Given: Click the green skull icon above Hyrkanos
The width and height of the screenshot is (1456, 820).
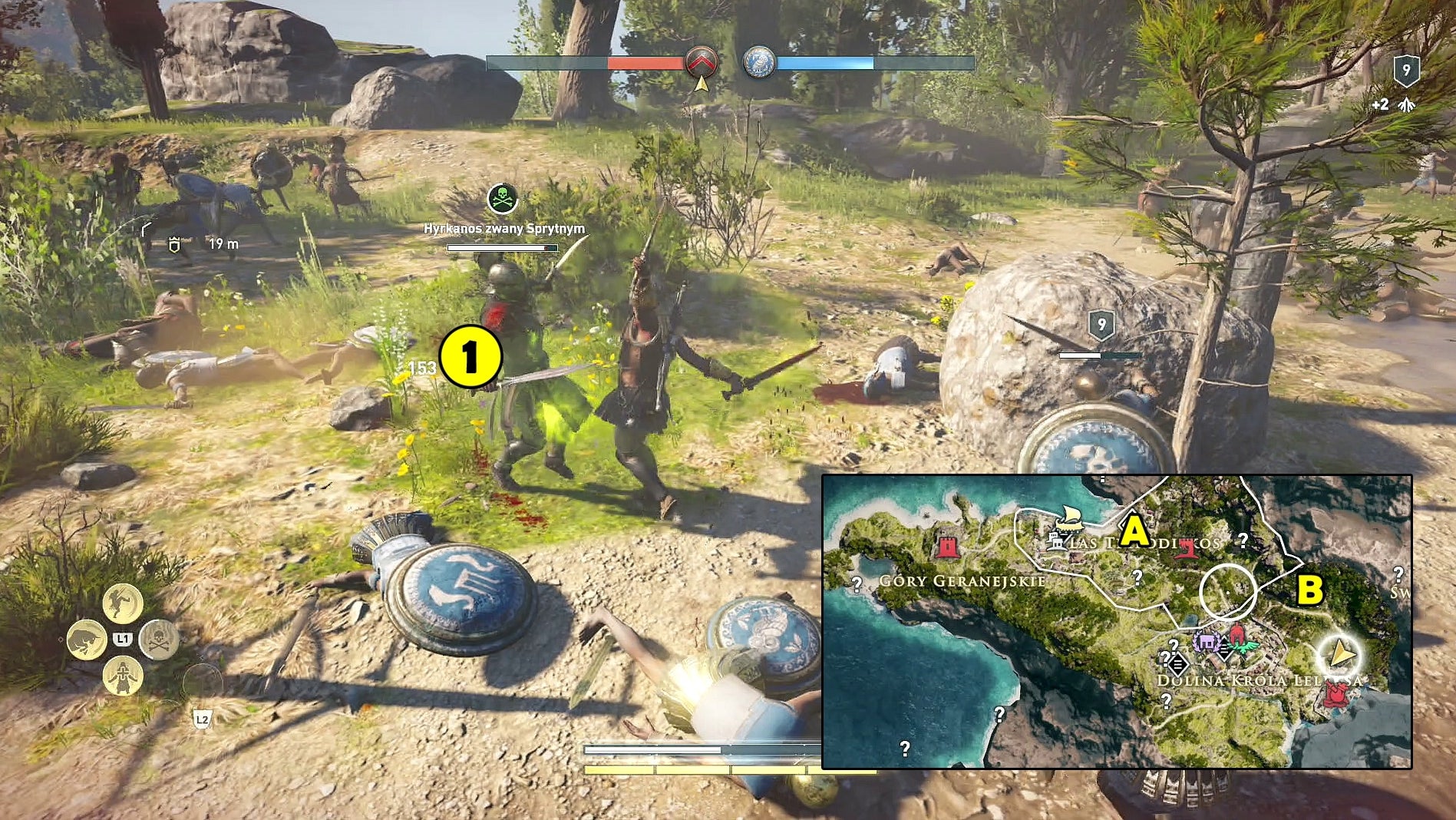Looking at the screenshot, I should pyautogui.click(x=503, y=200).
